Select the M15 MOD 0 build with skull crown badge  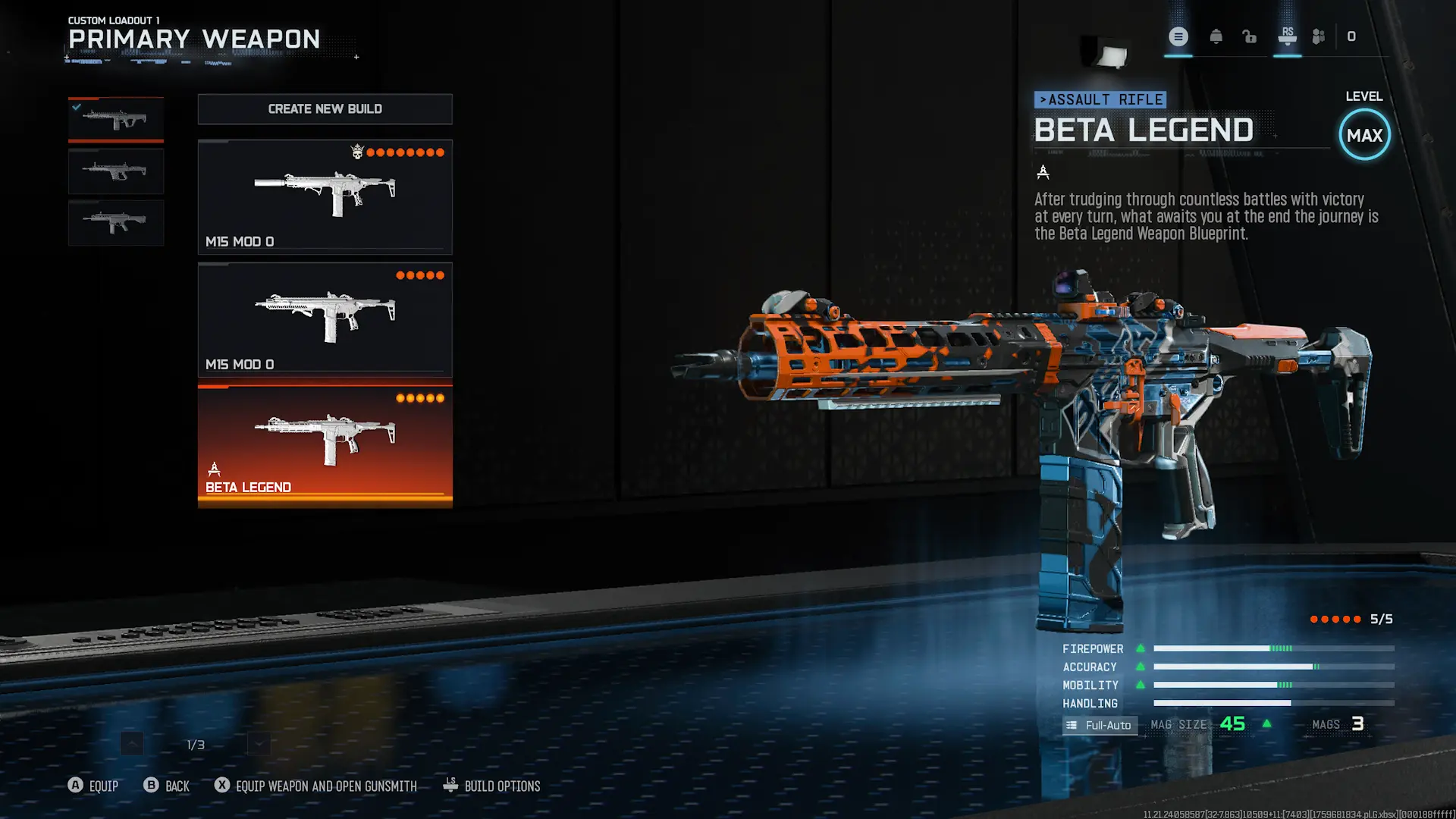(x=325, y=196)
